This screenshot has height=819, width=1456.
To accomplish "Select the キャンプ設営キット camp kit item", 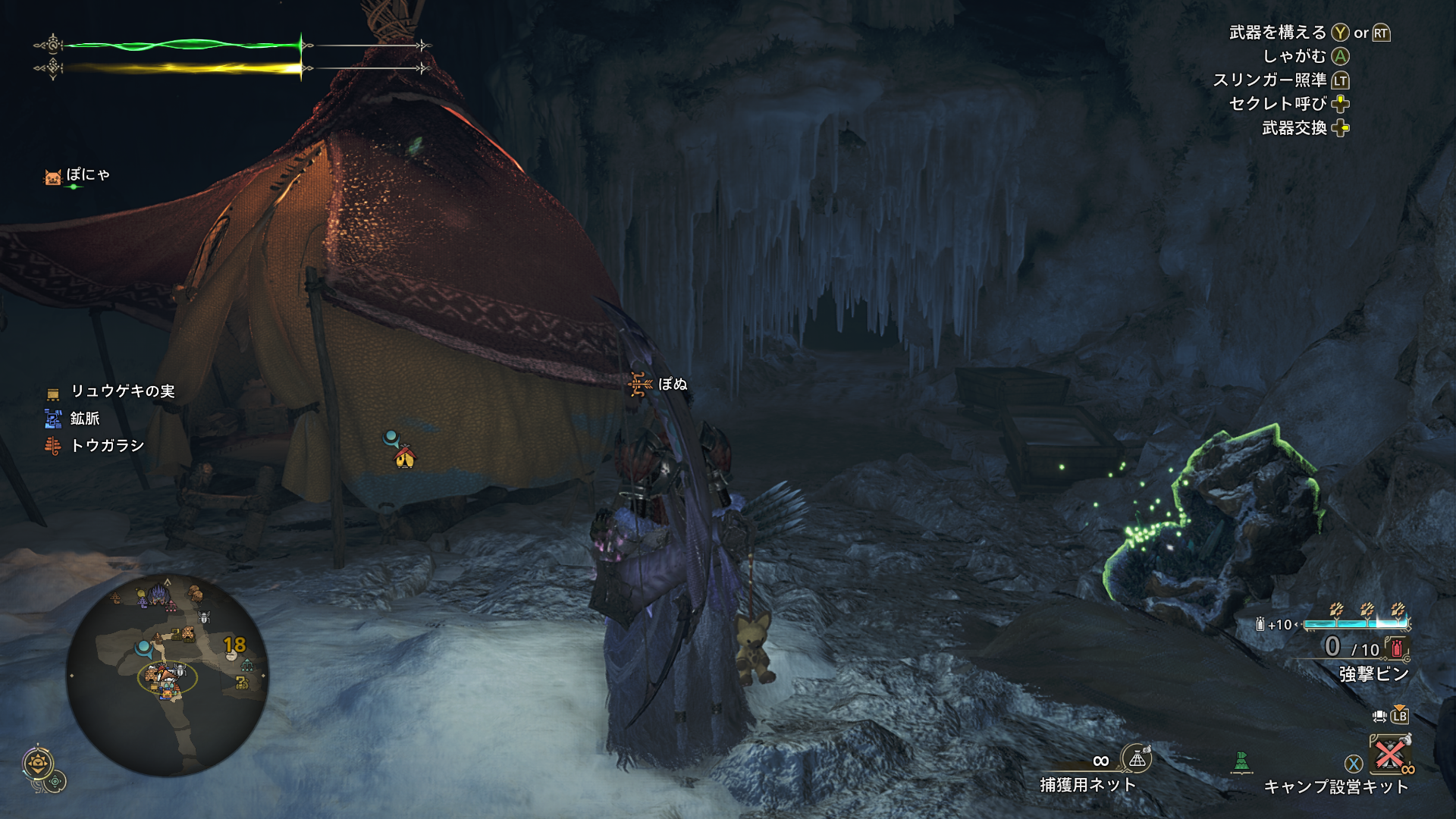I will (x=1389, y=755).
